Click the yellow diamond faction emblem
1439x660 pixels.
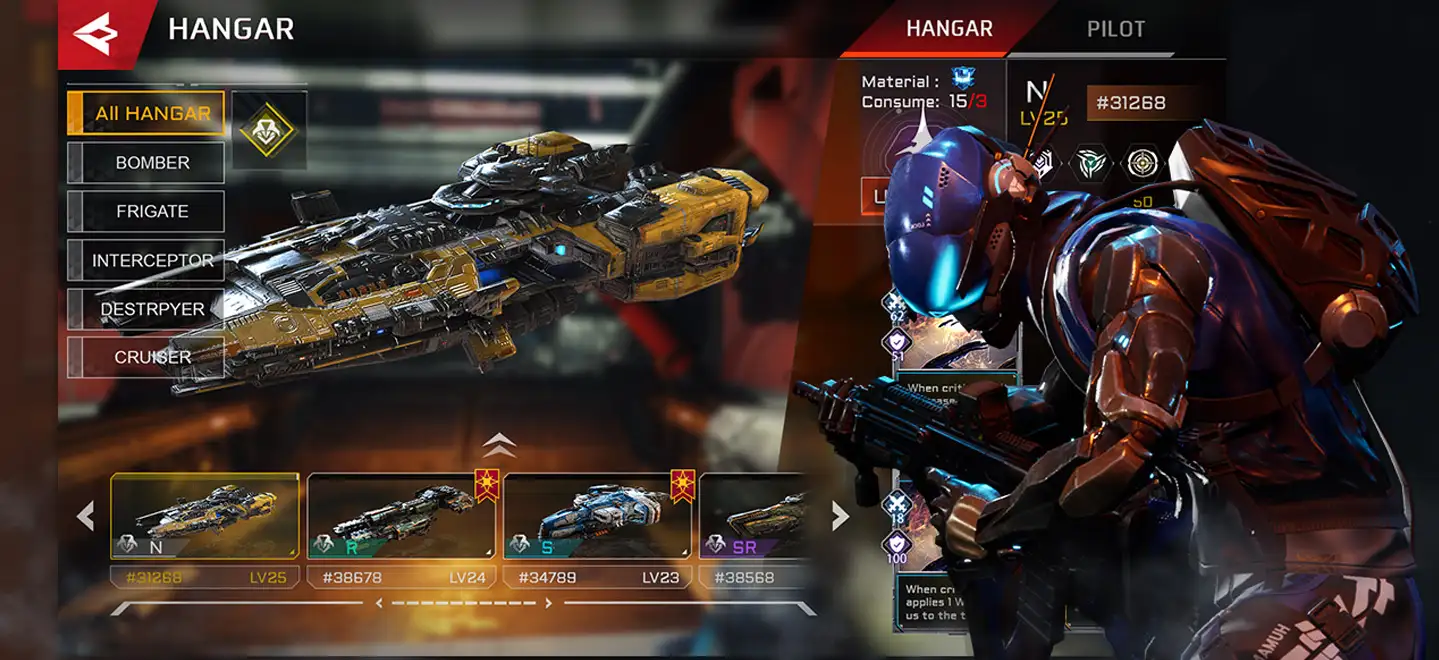pos(268,130)
